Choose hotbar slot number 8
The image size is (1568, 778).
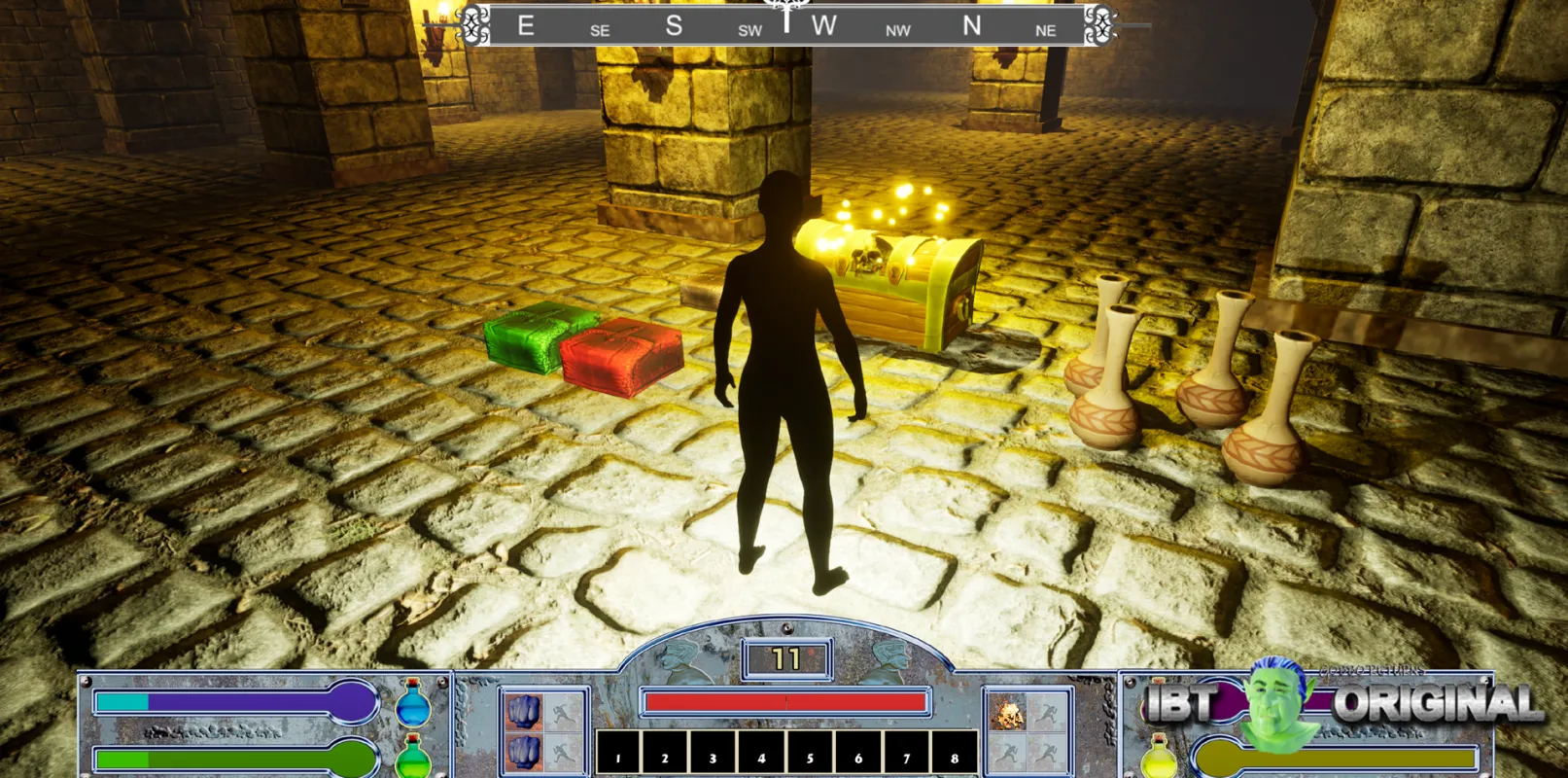click(x=954, y=754)
